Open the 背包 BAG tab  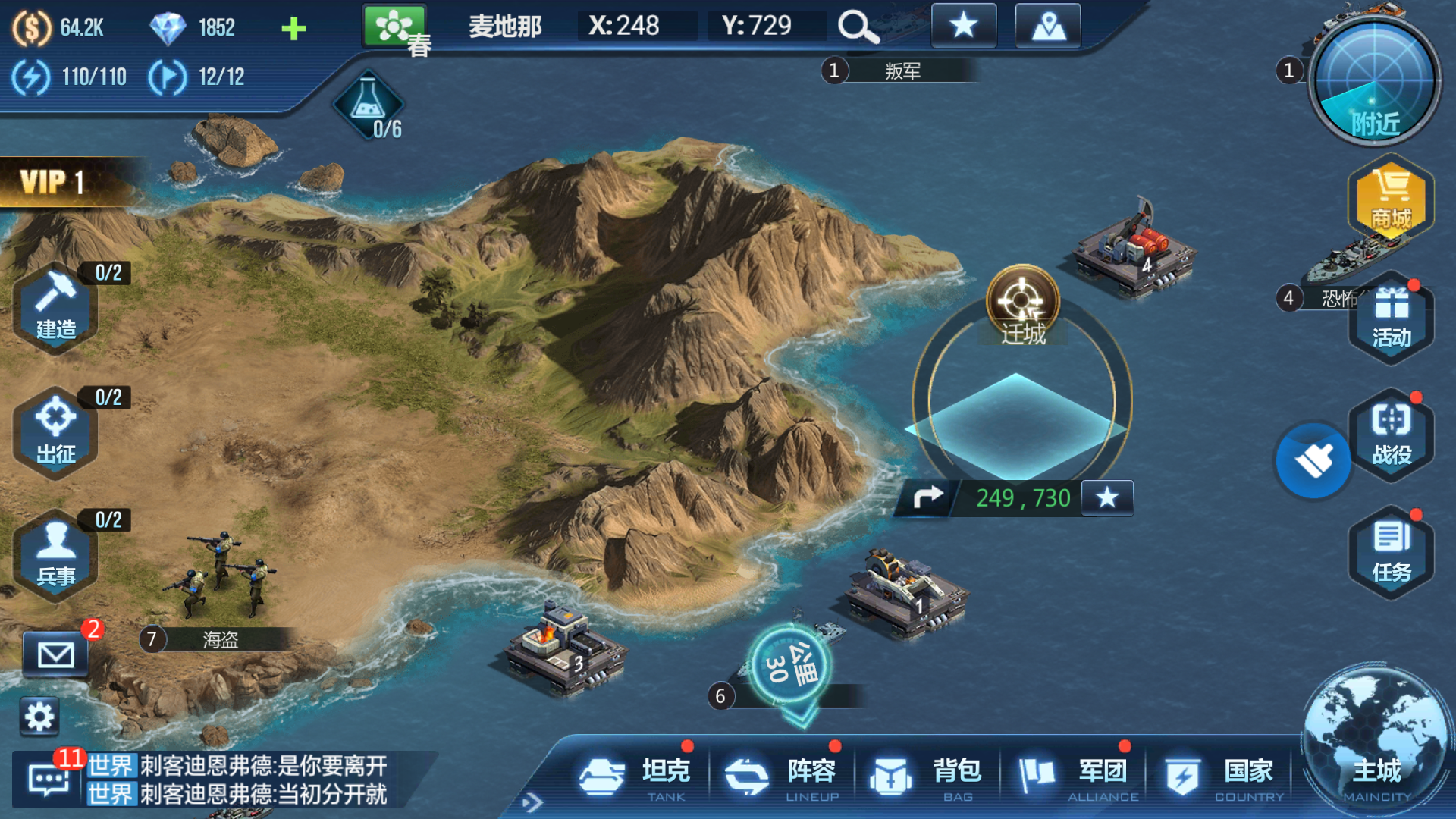(x=921, y=773)
